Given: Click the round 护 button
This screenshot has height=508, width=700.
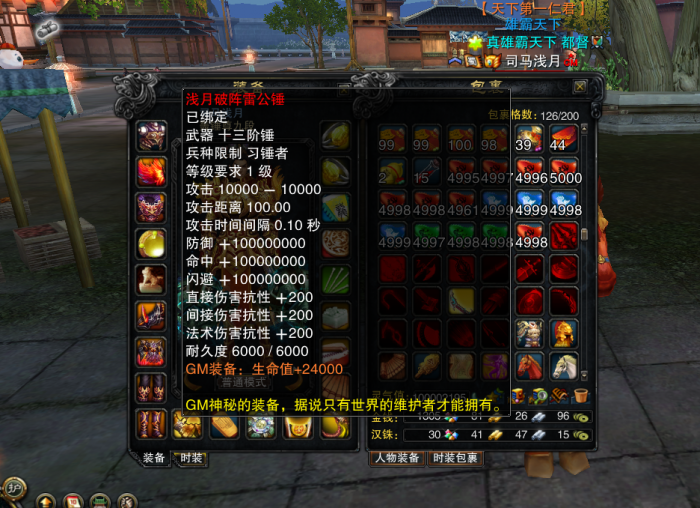Looking at the screenshot, I should point(13,489).
